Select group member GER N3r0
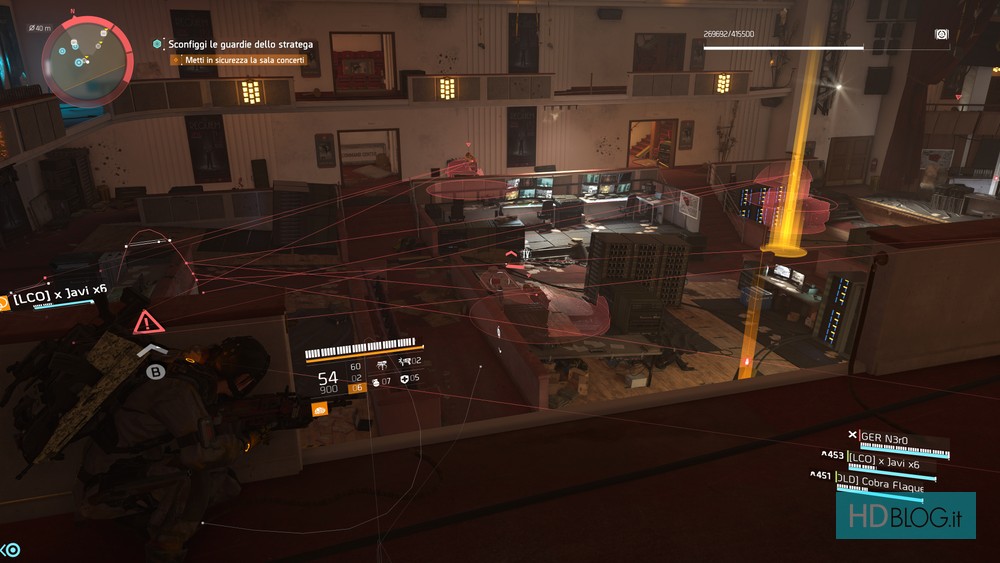This screenshot has height=563, width=1000. (888, 437)
